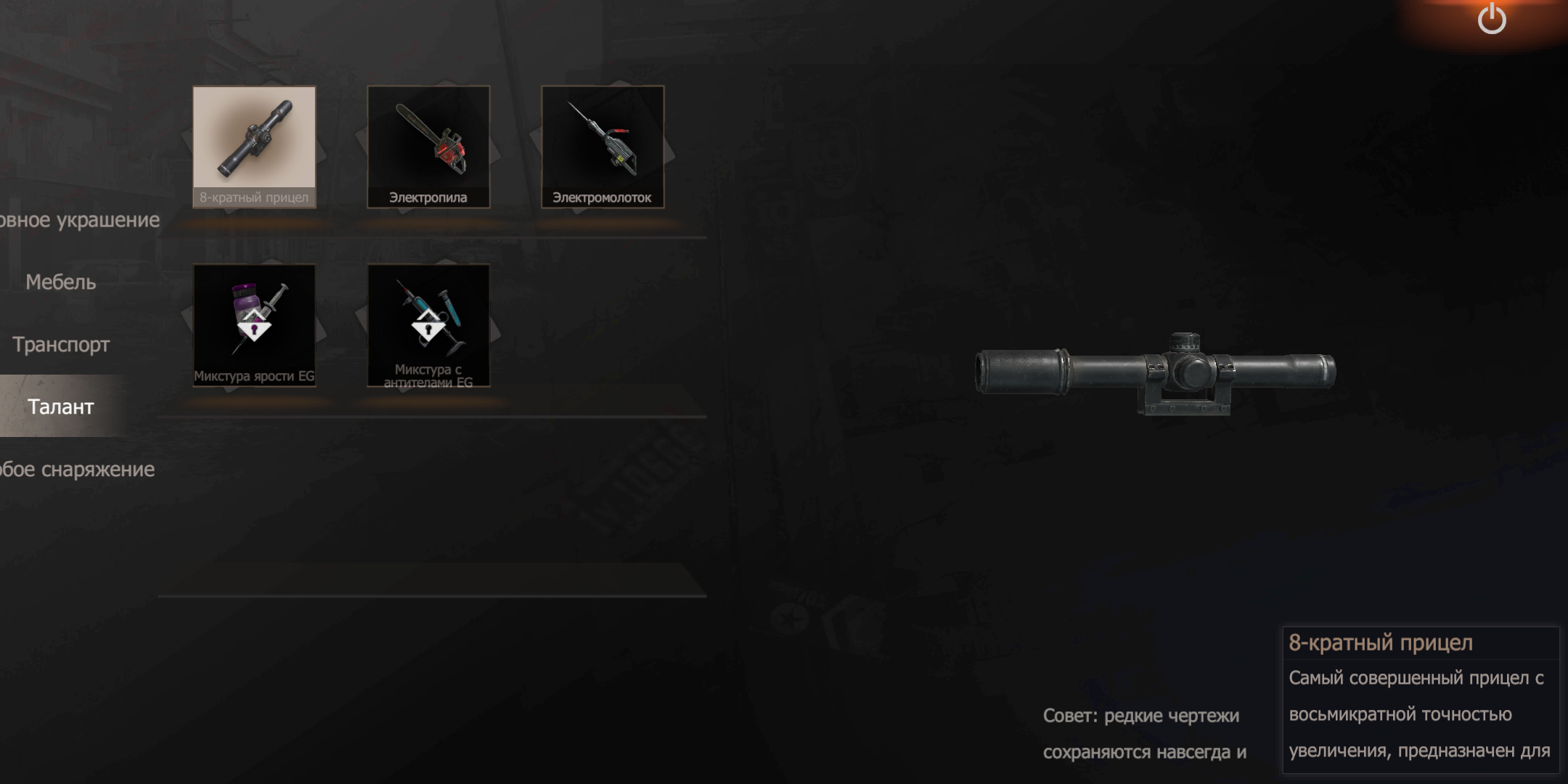Screen dimensions: 1568x784
Task: Choose the Электропила chainsaw item
Action: [x=428, y=147]
